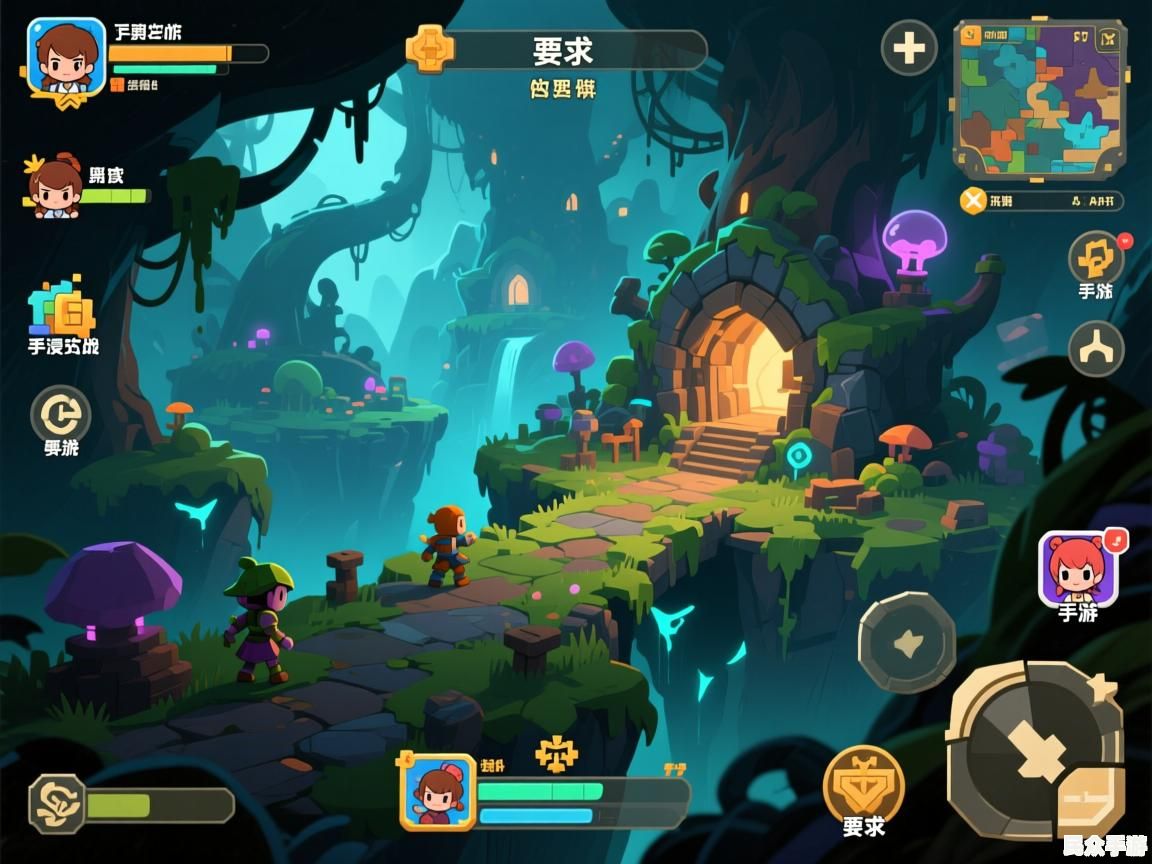Open the player avatar portrait
The width and height of the screenshot is (1152, 864).
coord(66,56)
